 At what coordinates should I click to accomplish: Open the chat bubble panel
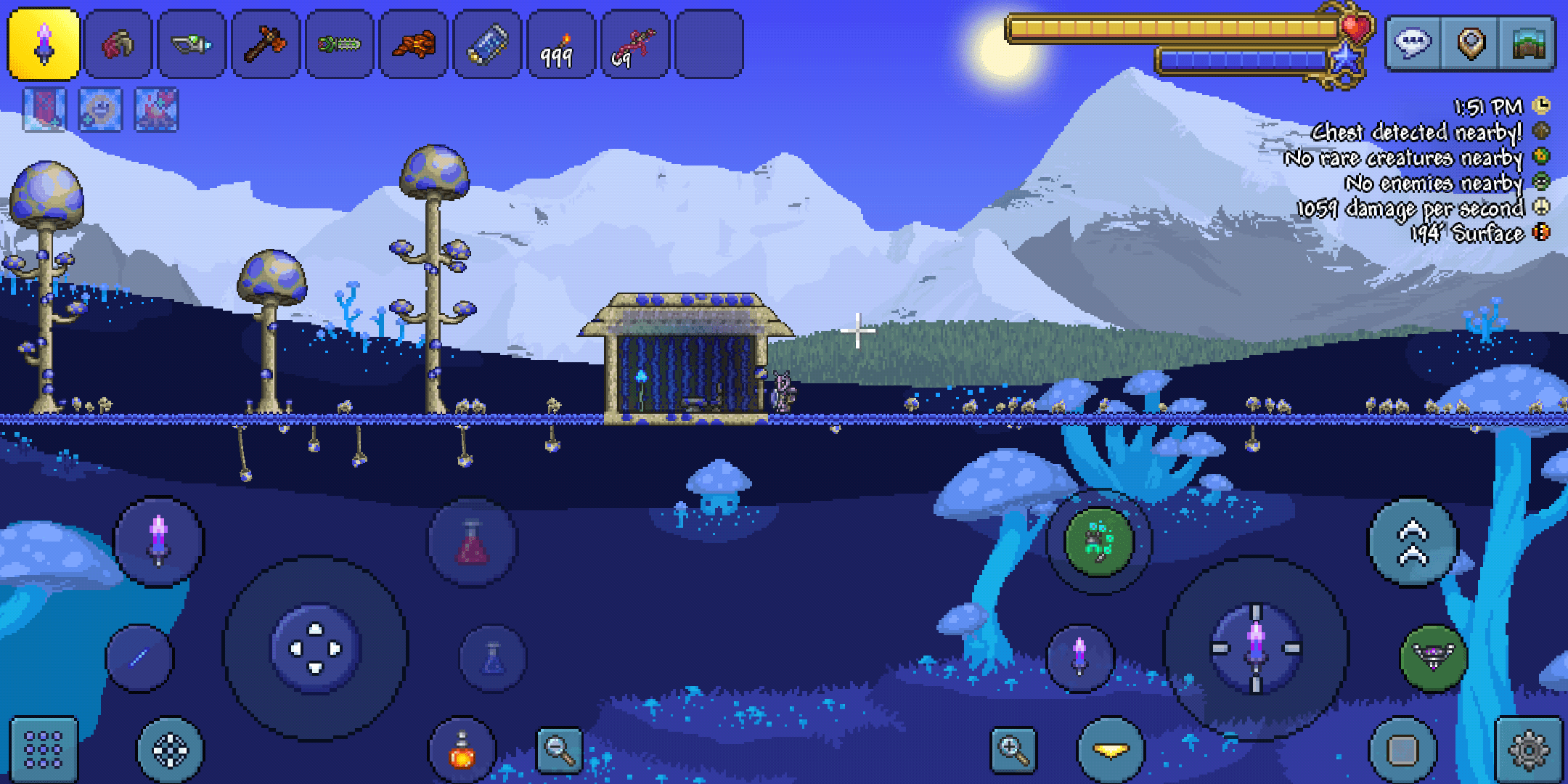[x=1411, y=44]
